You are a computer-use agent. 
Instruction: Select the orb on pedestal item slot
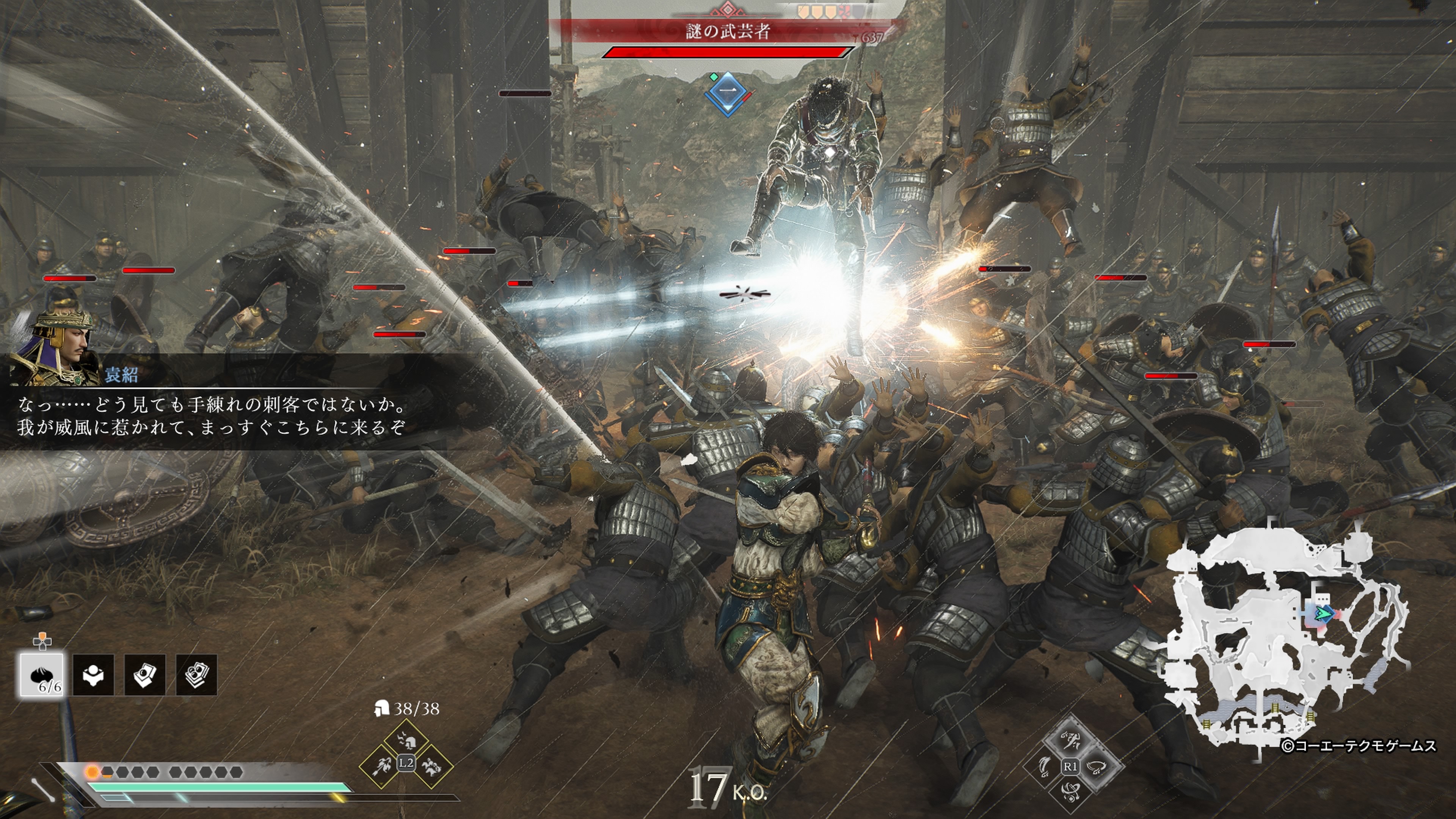click(93, 674)
